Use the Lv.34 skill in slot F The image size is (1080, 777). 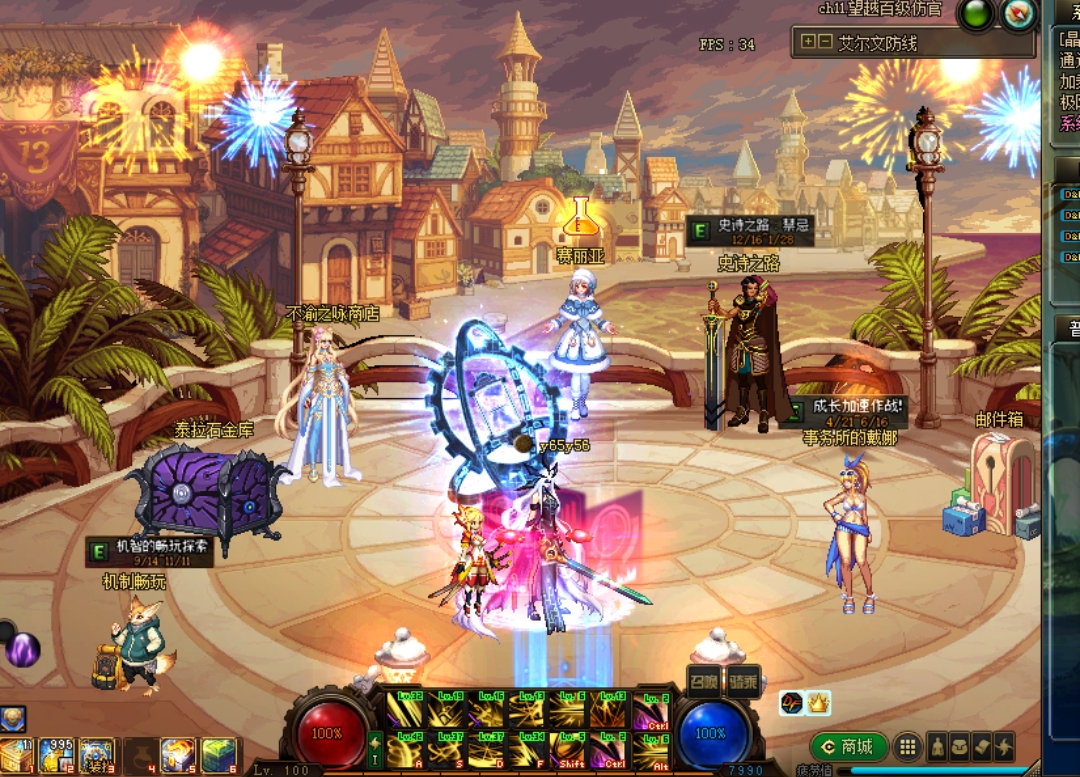(527, 750)
